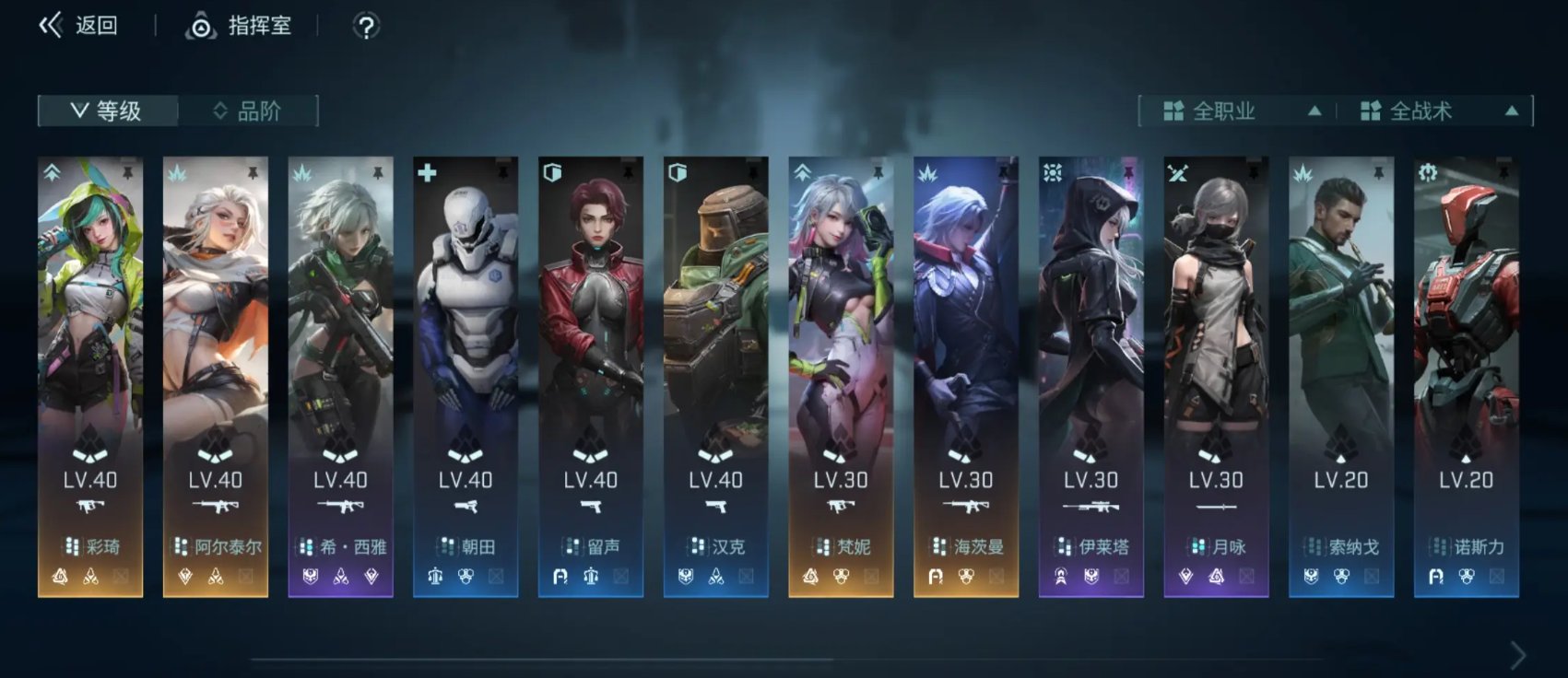Go back using the 返回 button
Viewport: 1568px width, 678px height.
pyautogui.click(x=78, y=26)
